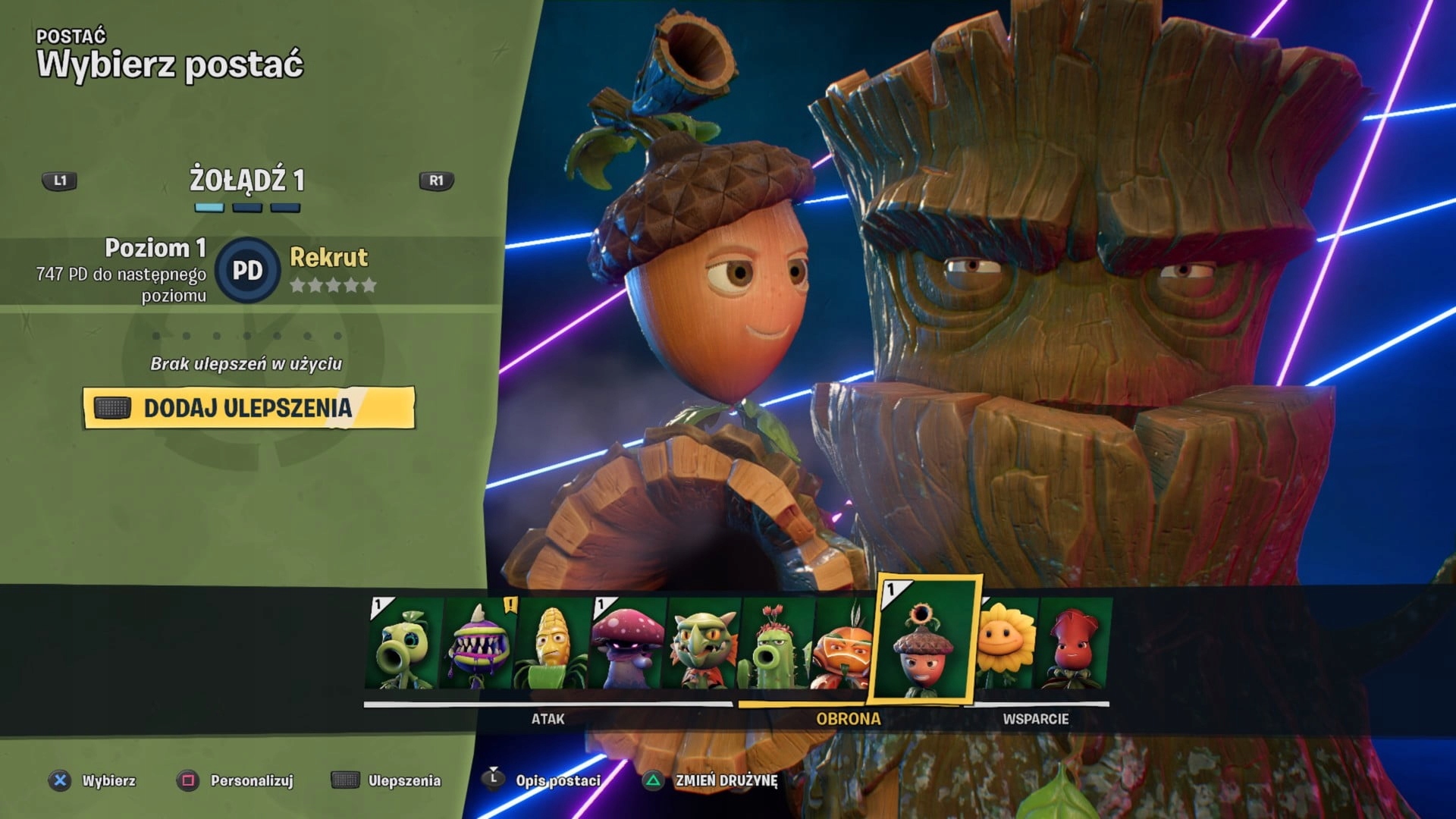This screenshot has height=819, width=1456.
Task: Select the Cactus character portrait
Action: click(775, 644)
